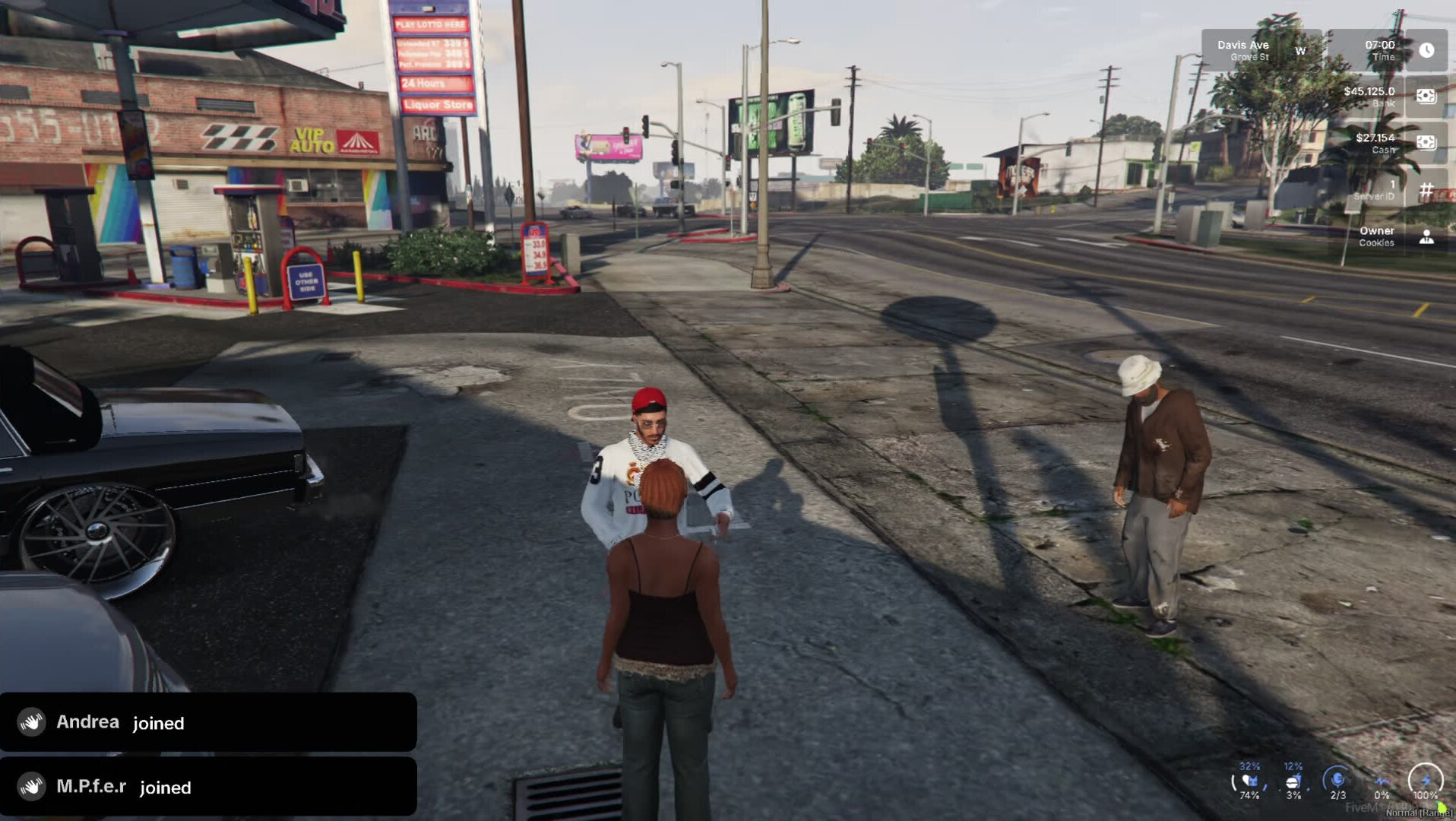Click the clock icon beside the time
The height and width of the screenshot is (821, 1456).
coord(1426,50)
